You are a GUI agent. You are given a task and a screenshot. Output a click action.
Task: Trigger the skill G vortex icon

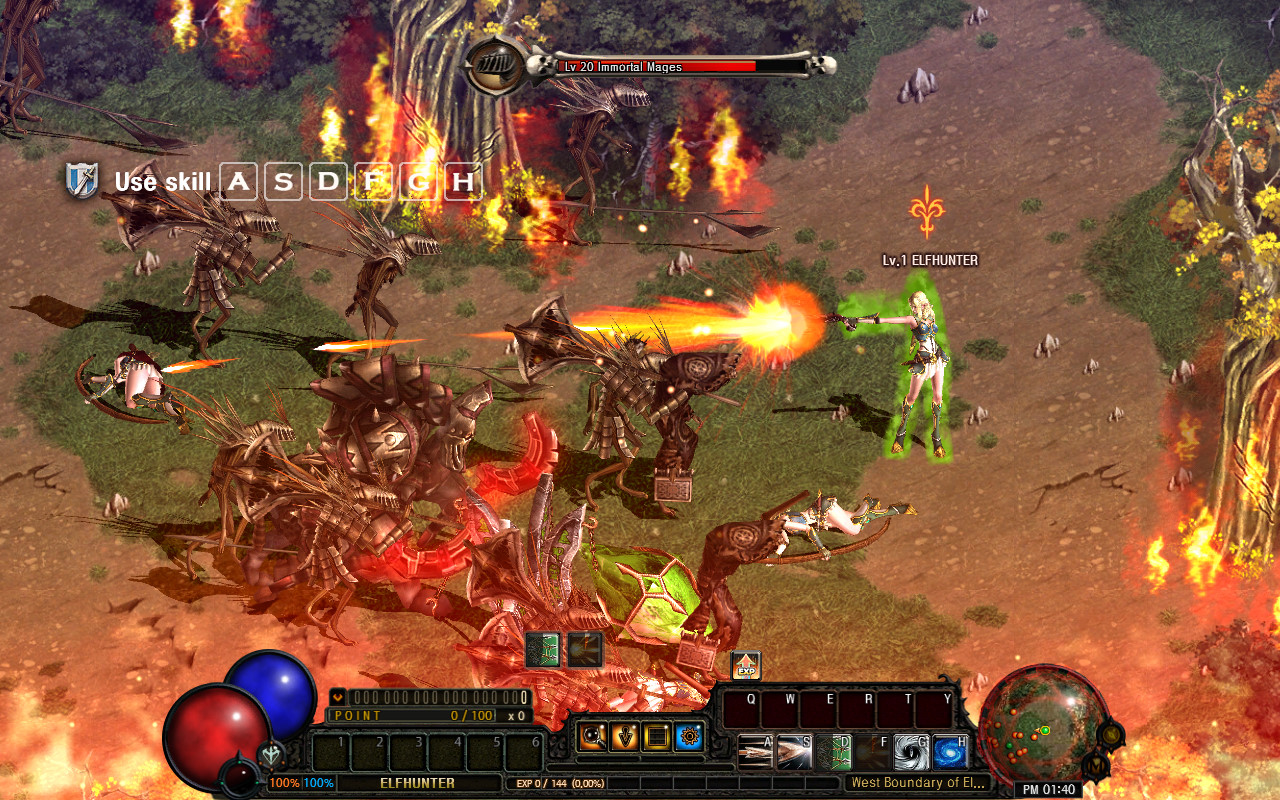909,750
